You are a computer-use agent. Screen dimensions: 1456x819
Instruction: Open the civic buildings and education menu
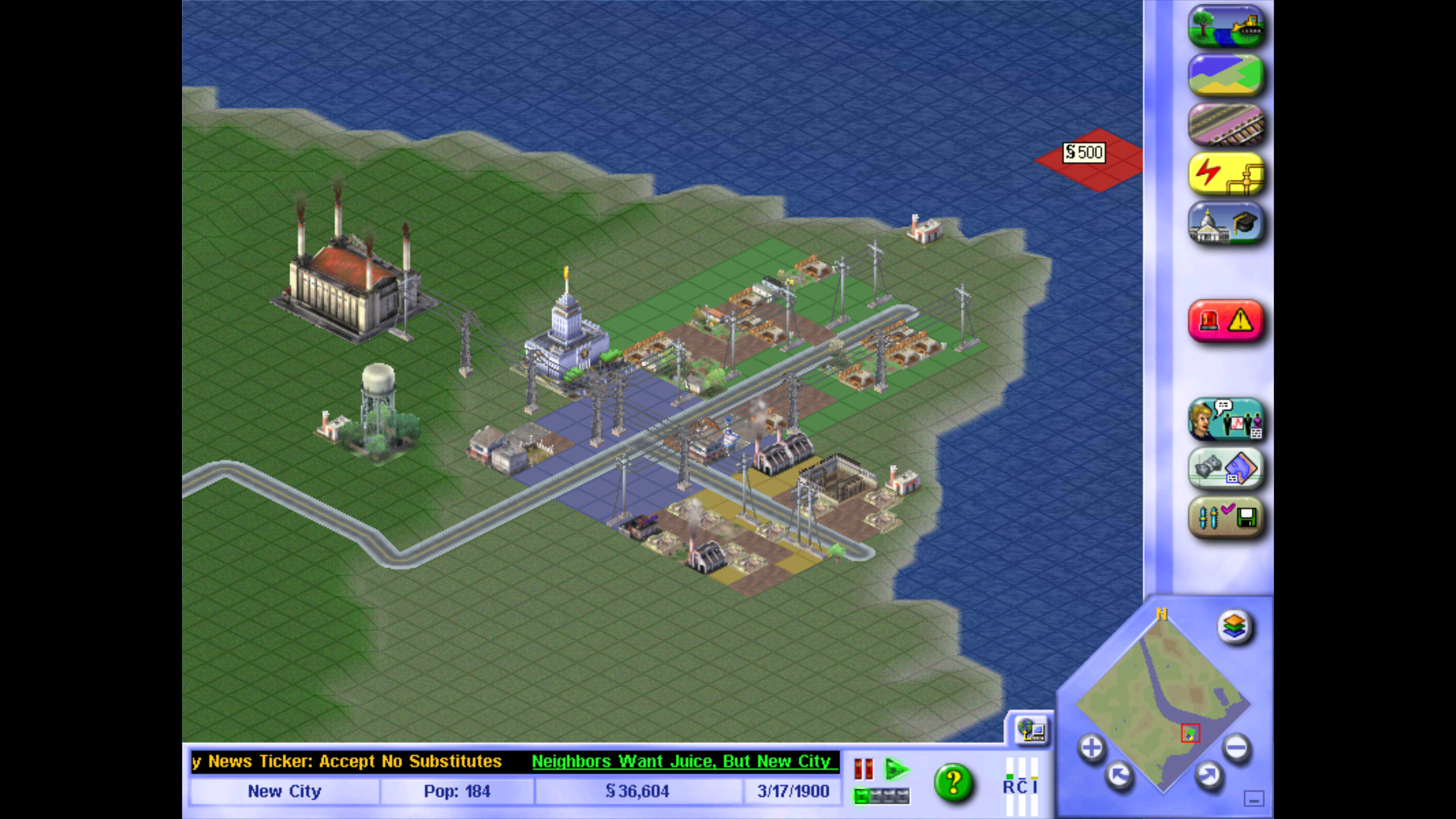point(1226,224)
